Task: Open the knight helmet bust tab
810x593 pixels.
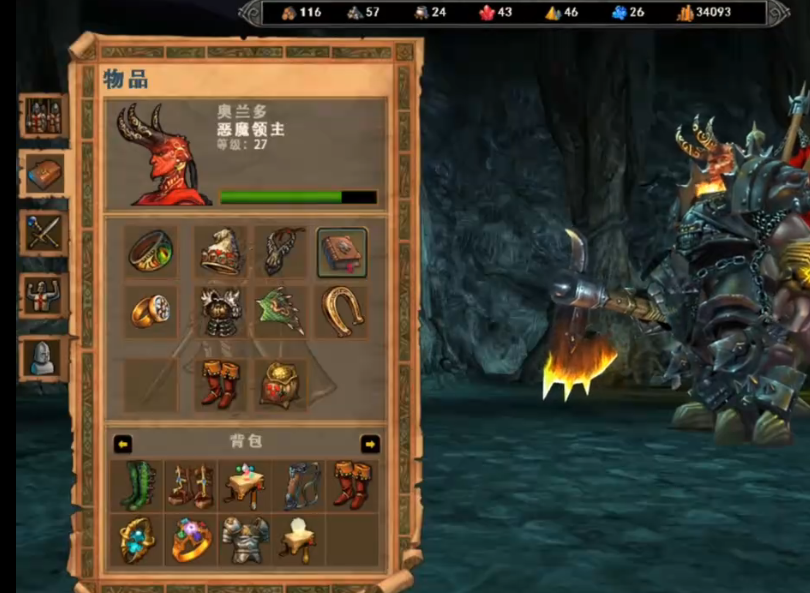Action: click(45, 357)
